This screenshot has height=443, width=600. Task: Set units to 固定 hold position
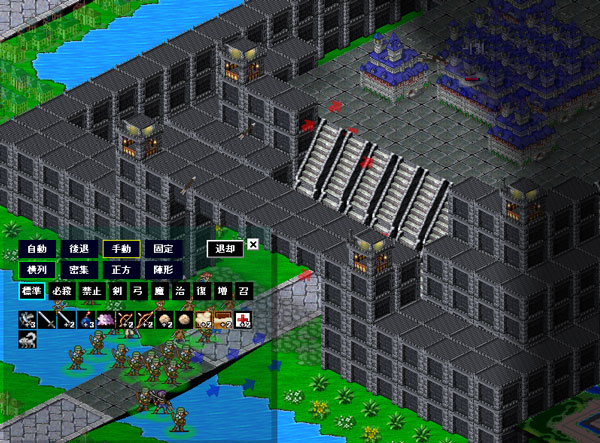pos(163,248)
